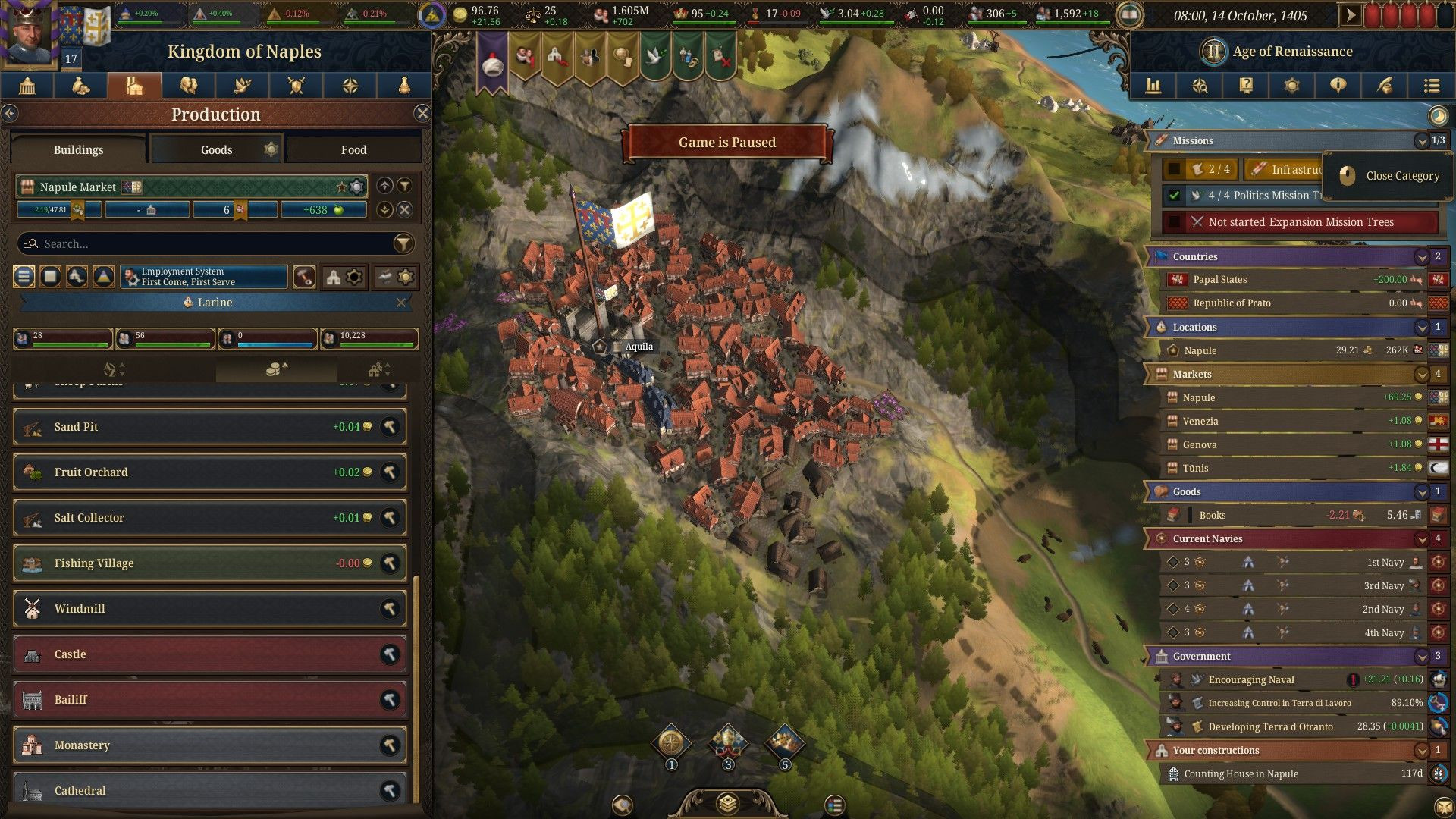
Task: Unpause using the play speed arrow
Action: 1350,15
